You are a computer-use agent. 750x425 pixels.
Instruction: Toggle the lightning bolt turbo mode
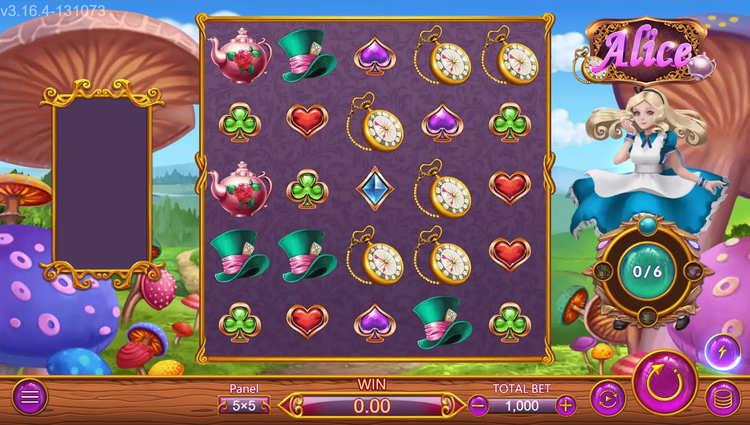click(722, 352)
